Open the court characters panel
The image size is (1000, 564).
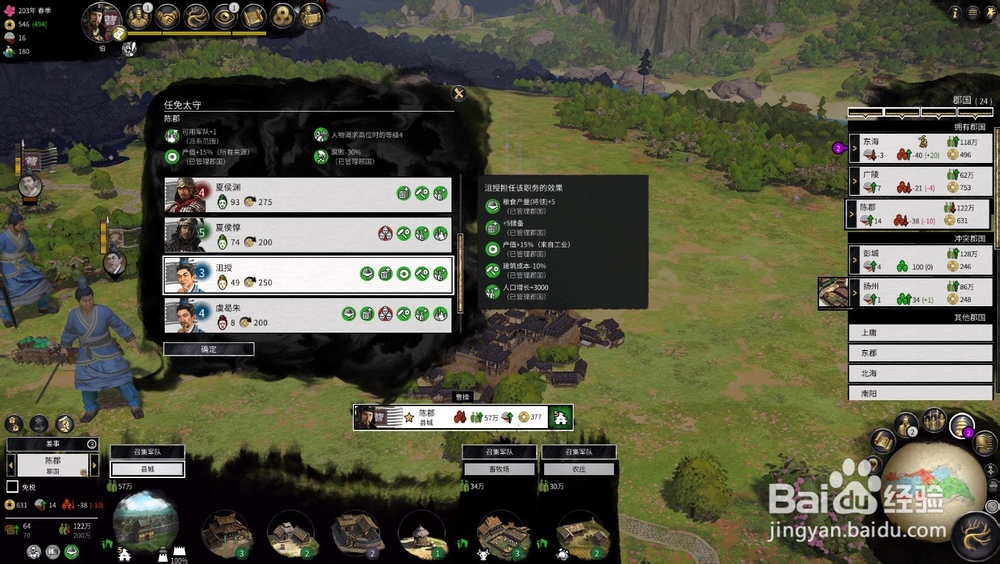coord(139,16)
